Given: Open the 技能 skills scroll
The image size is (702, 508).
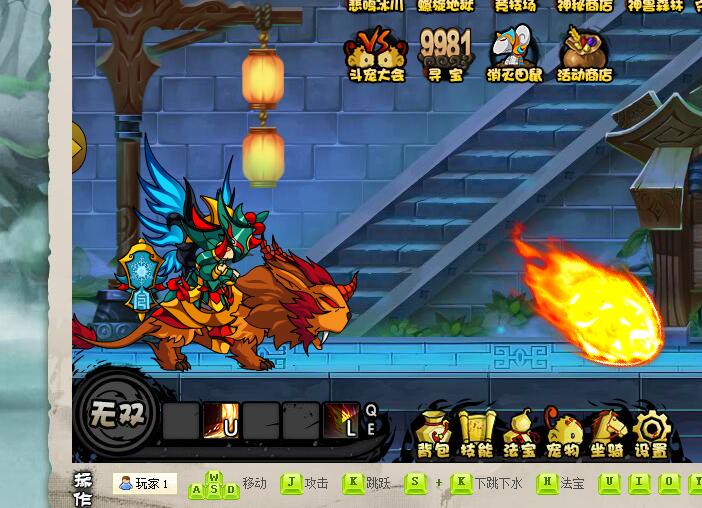Looking at the screenshot, I should coord(476,434).
